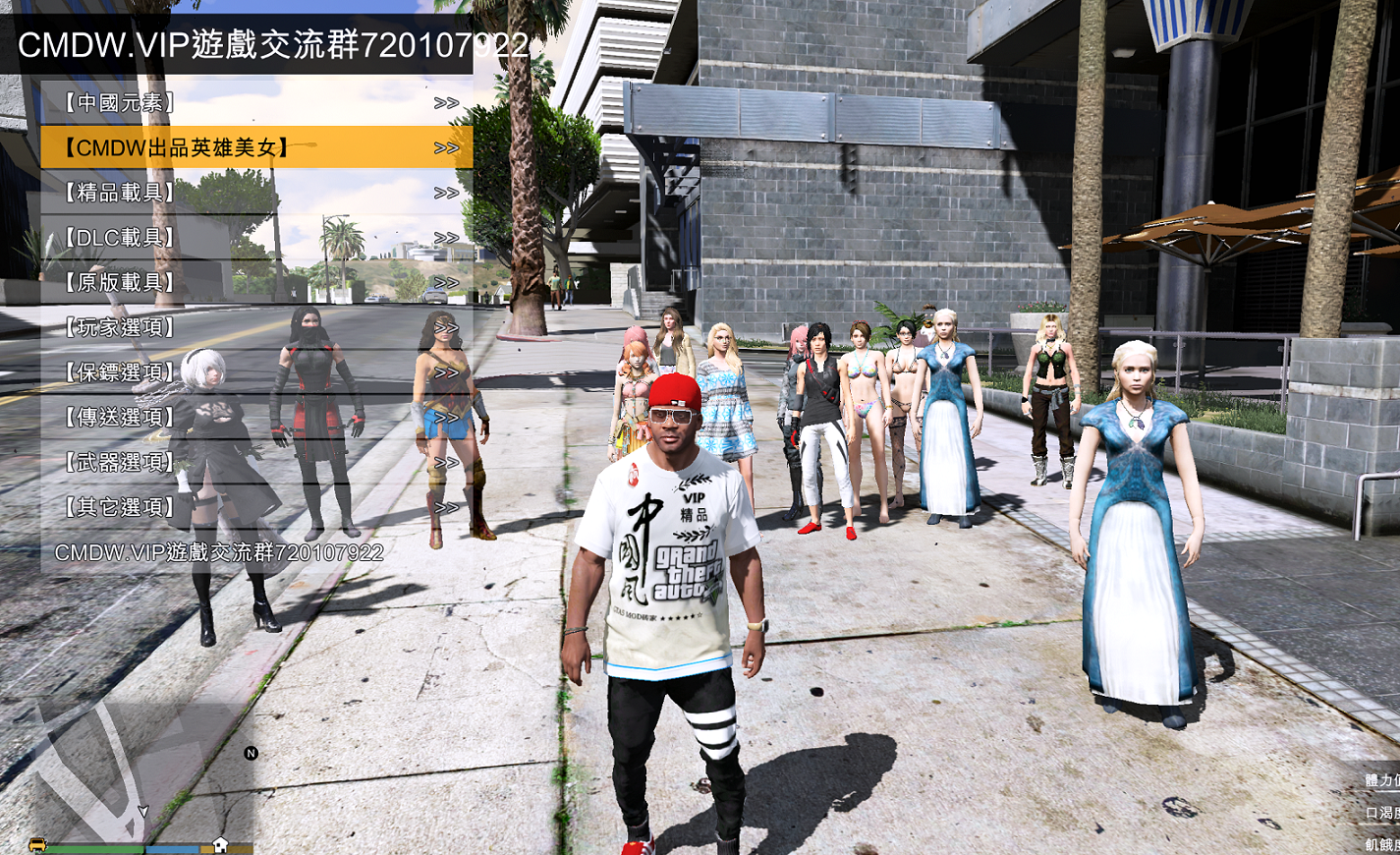Open the 【精品載具】 menu item

pyautogui.click(x=118, y=191)
